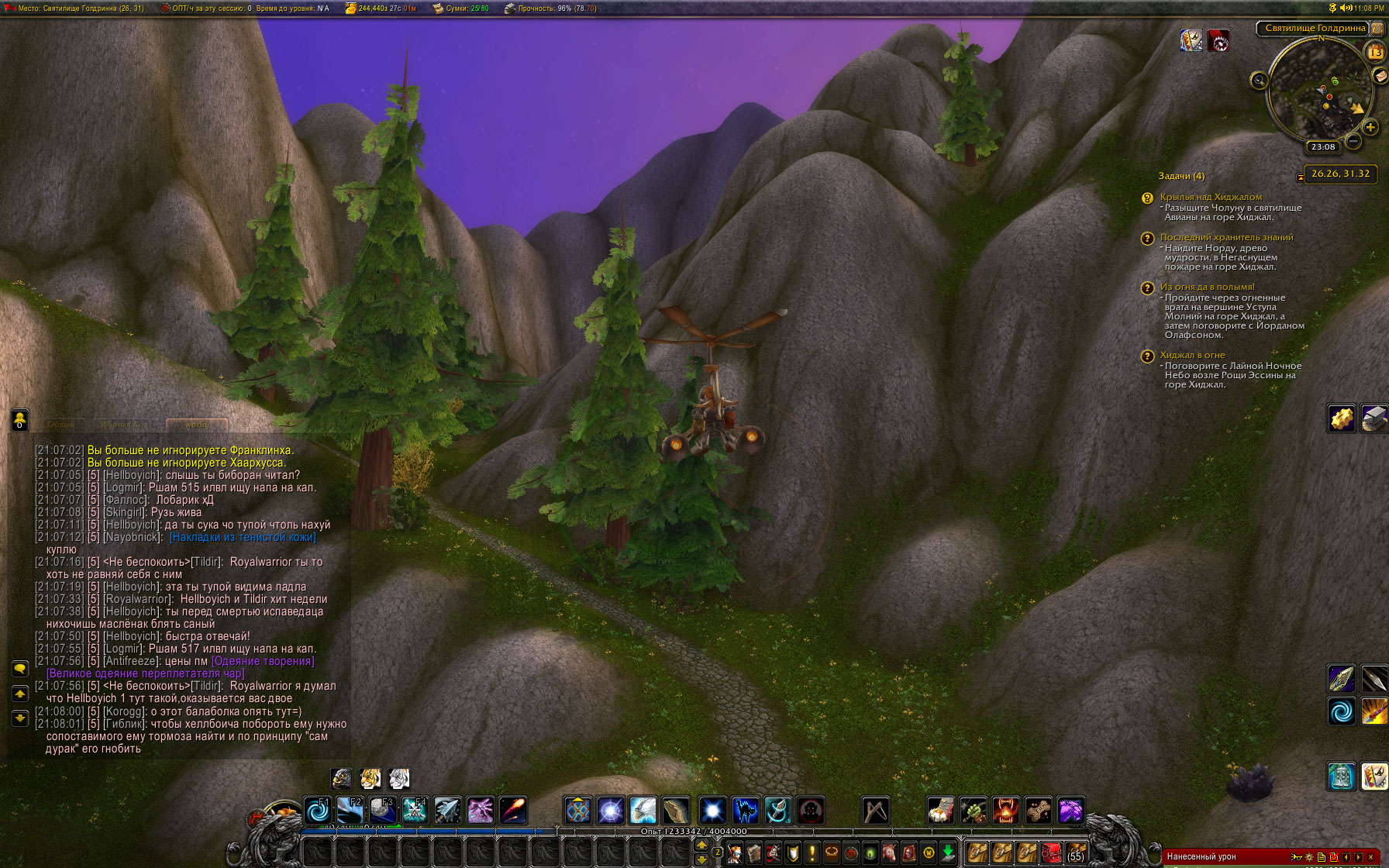Open the calendar button showing 13
This screenshot has width=1389, height=868.
[1375, 53]
